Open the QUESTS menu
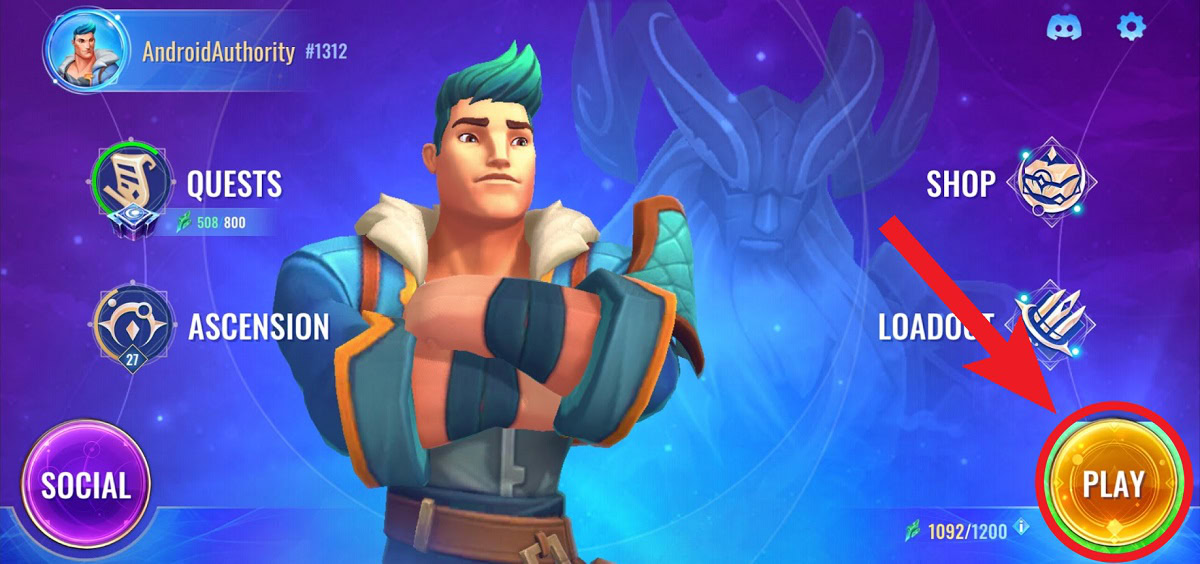 point(233,184)
